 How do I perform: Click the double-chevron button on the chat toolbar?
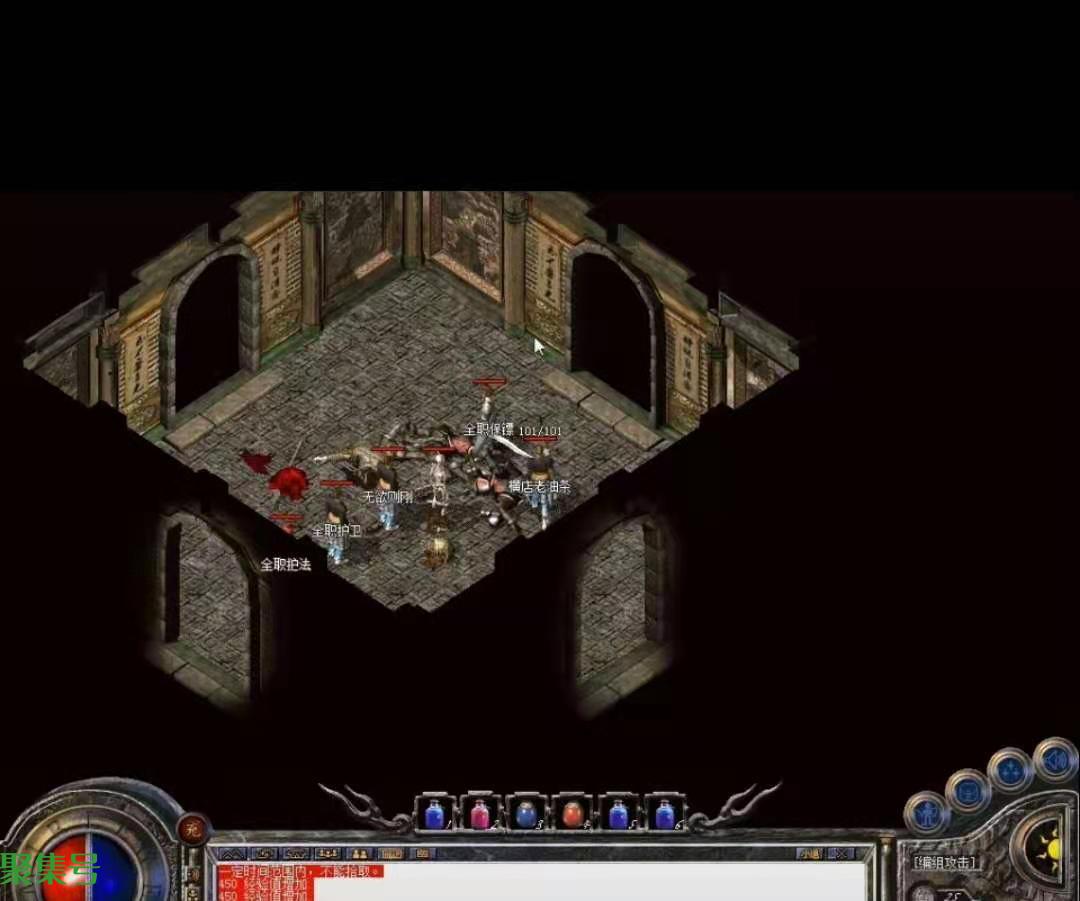coord(232,854)
